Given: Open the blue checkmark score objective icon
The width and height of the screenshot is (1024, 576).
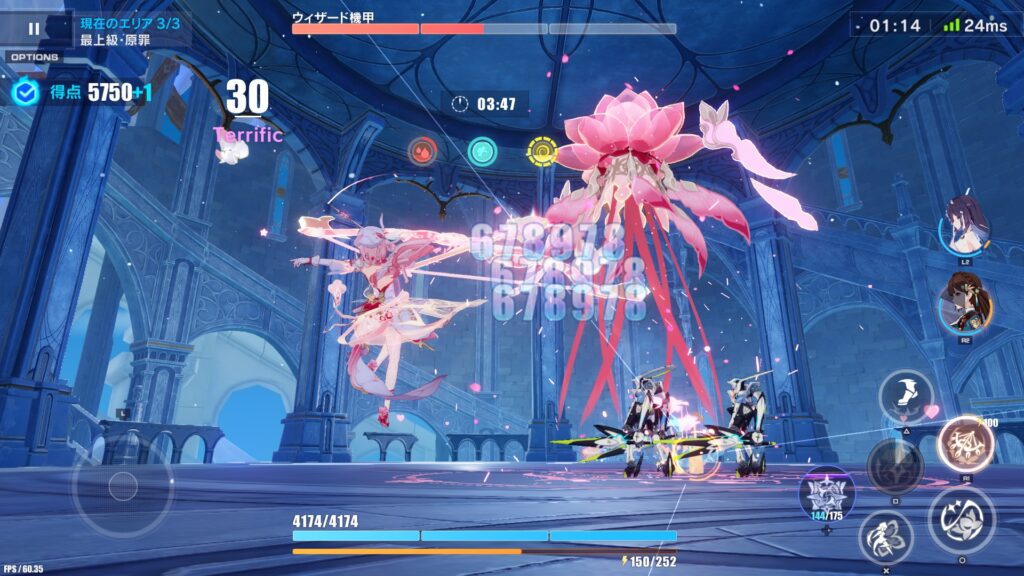Looking at the screenshot, I should [25, 93].
